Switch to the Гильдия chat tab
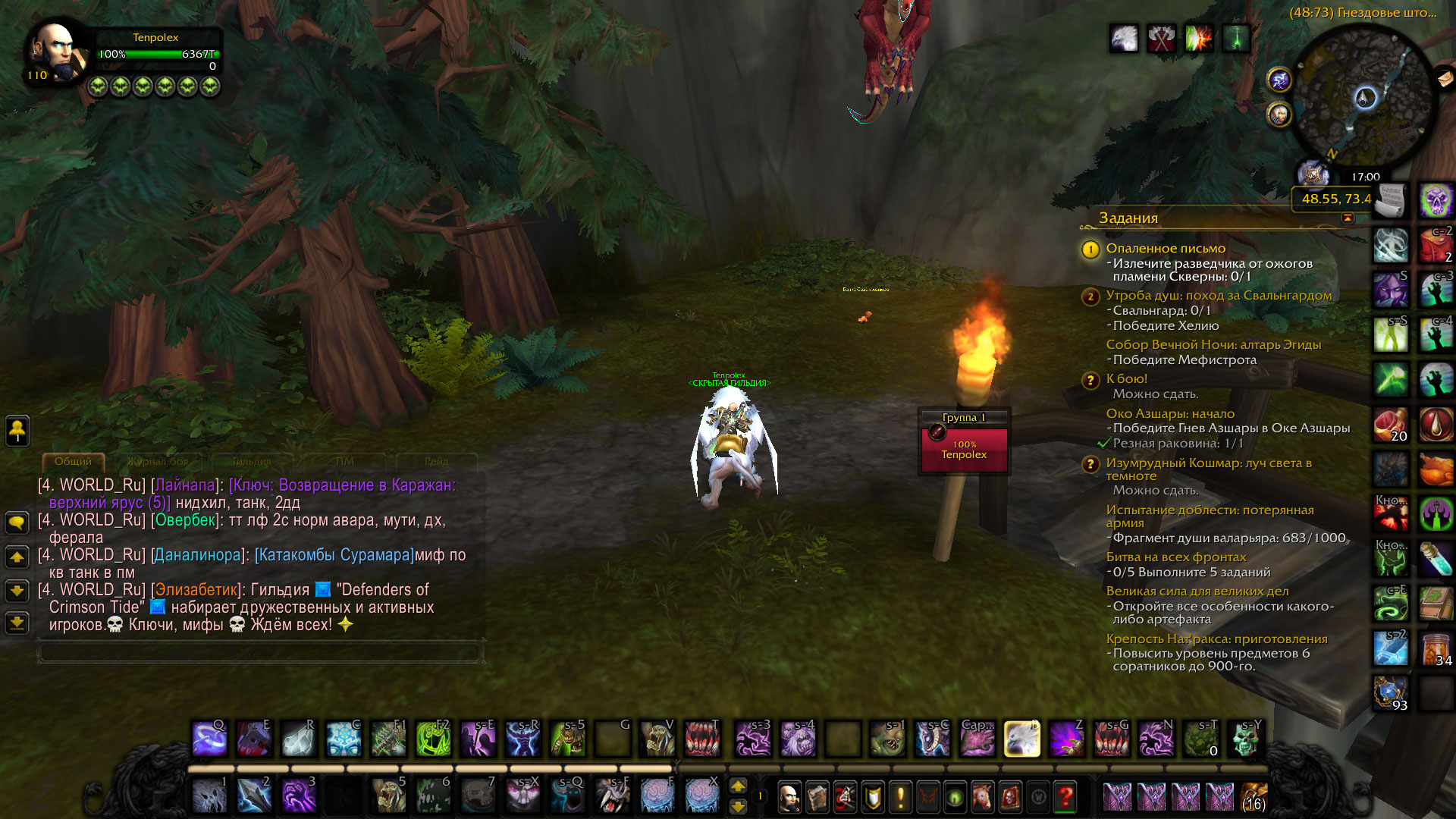The height and width of the screenshot is (819, 1456). 251,461
